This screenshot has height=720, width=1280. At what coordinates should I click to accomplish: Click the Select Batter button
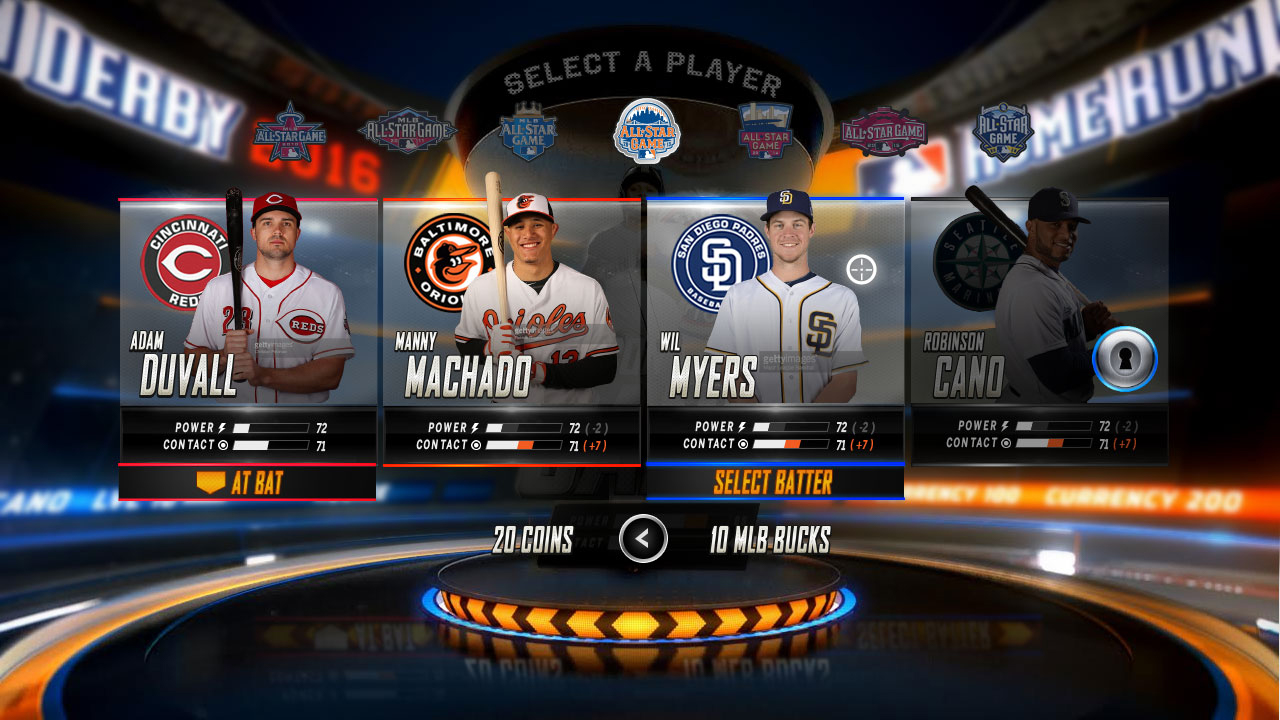pyautogui.click(x=774, y=483)
